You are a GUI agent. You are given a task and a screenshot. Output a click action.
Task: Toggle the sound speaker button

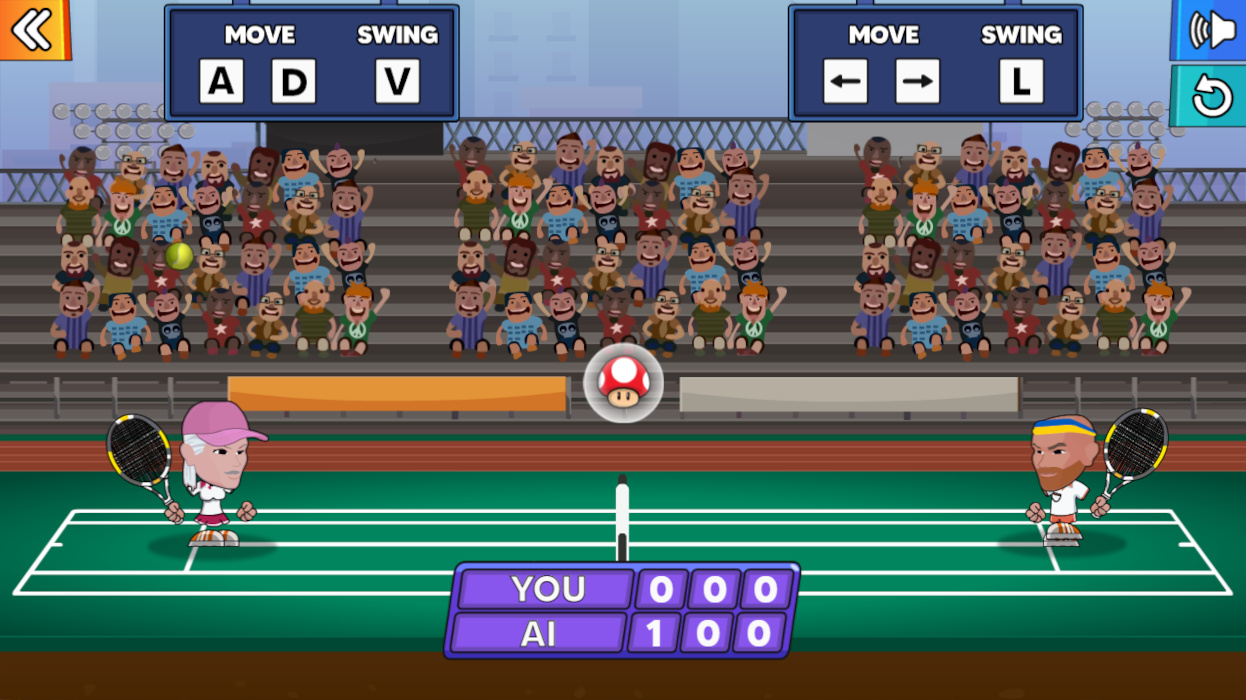pyautogui.click(x=1211, y=30)
